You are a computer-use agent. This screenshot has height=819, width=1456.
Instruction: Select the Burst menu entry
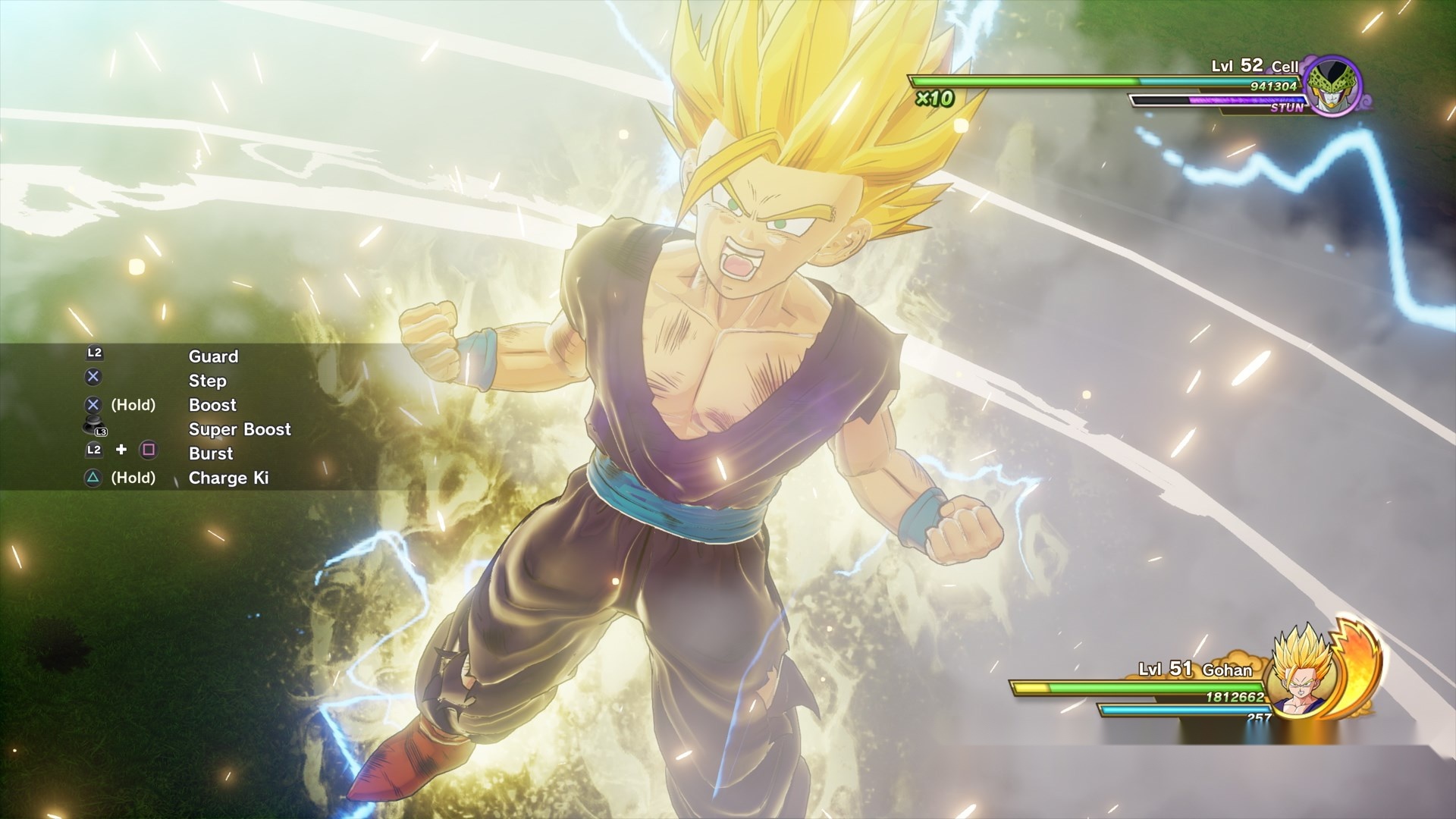tap(211, 453)
